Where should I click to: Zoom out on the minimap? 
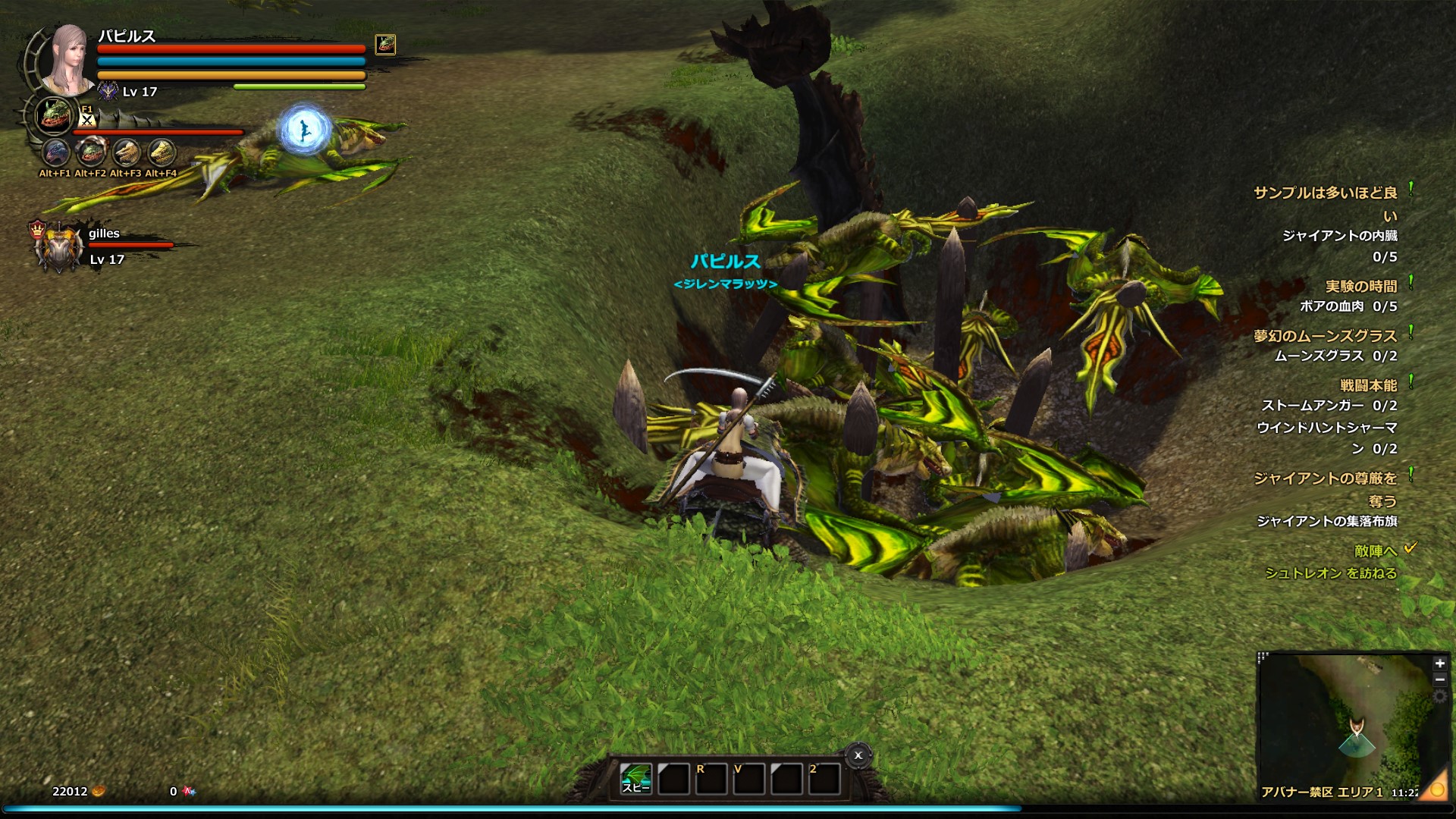(1439, 680)
